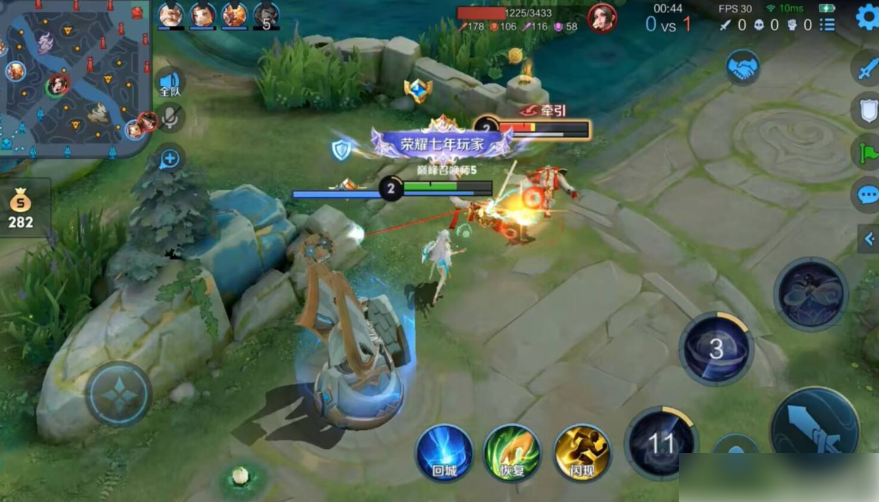Collapse the side panel with the arrow
Image resolution: width=879 pixels, height=502 pixels.
click(868, 239)
